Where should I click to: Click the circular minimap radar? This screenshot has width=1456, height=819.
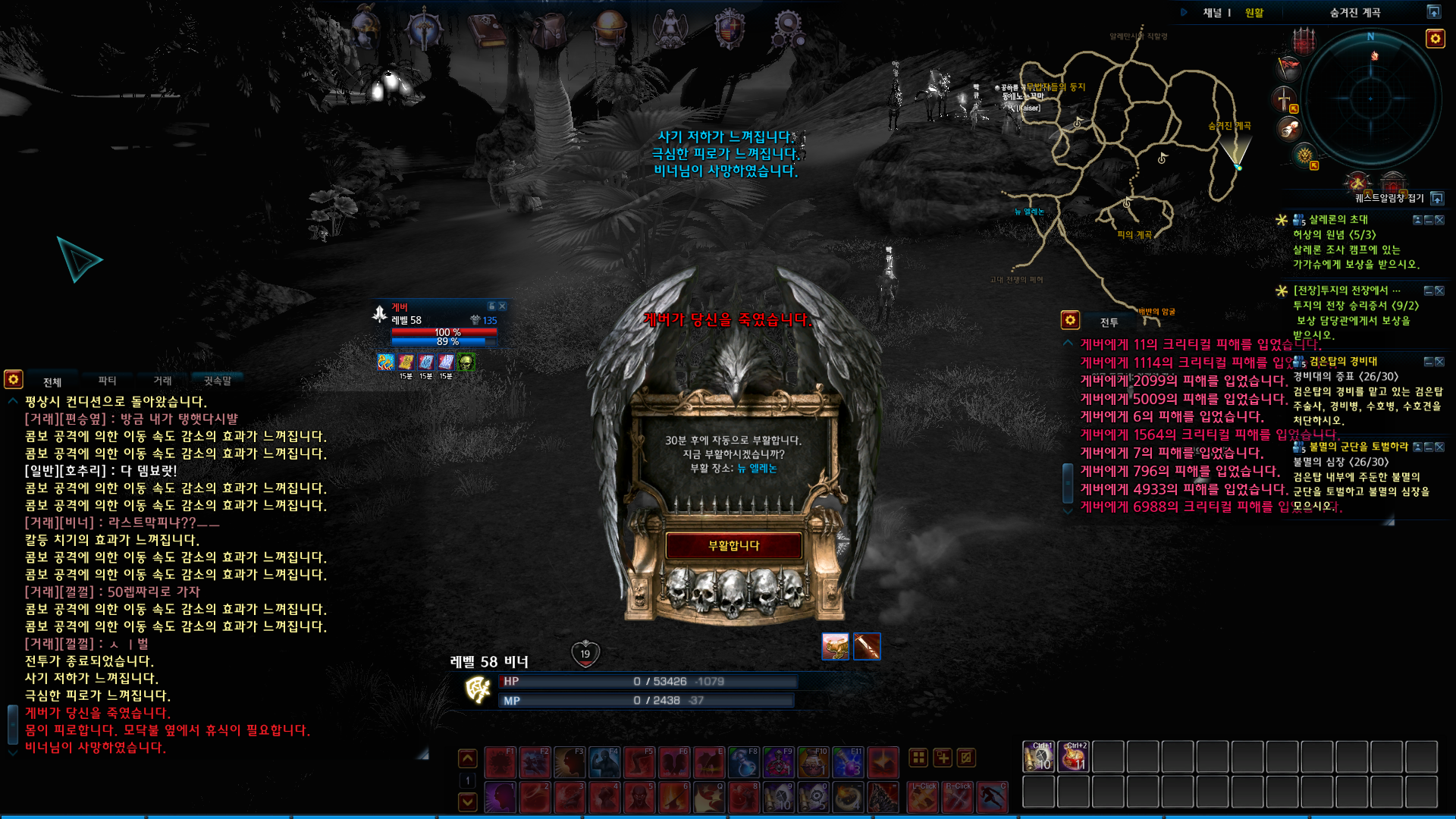click(x=1370, y=99)
